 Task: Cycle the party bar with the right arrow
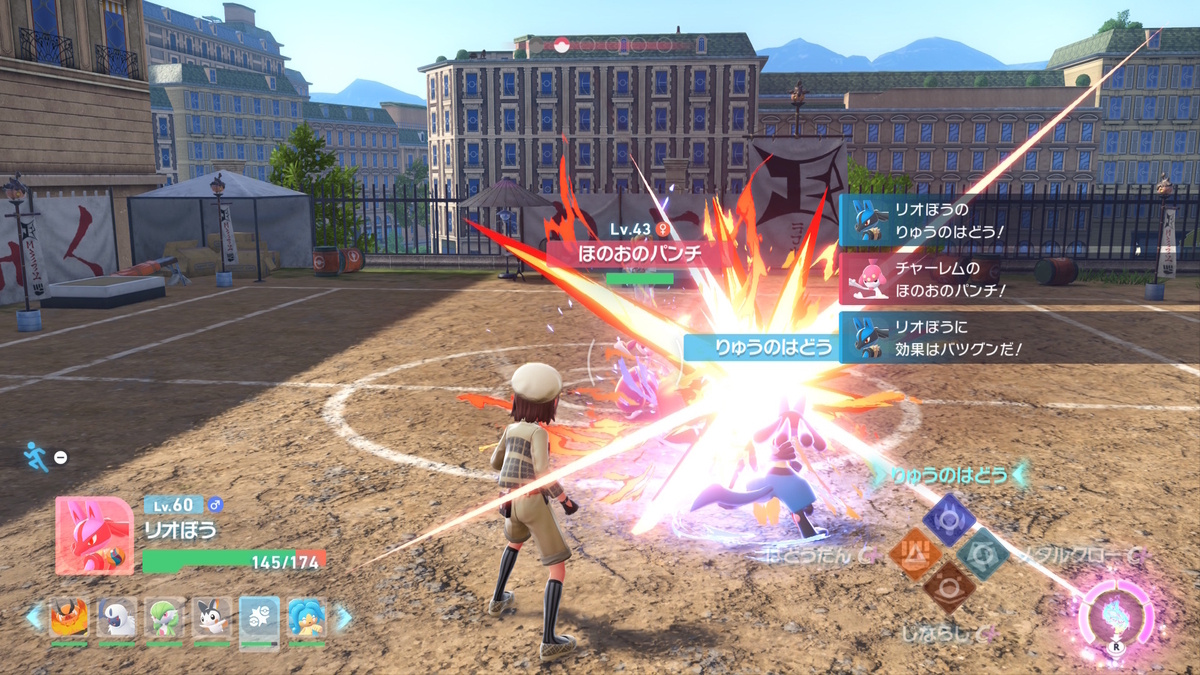343,618
